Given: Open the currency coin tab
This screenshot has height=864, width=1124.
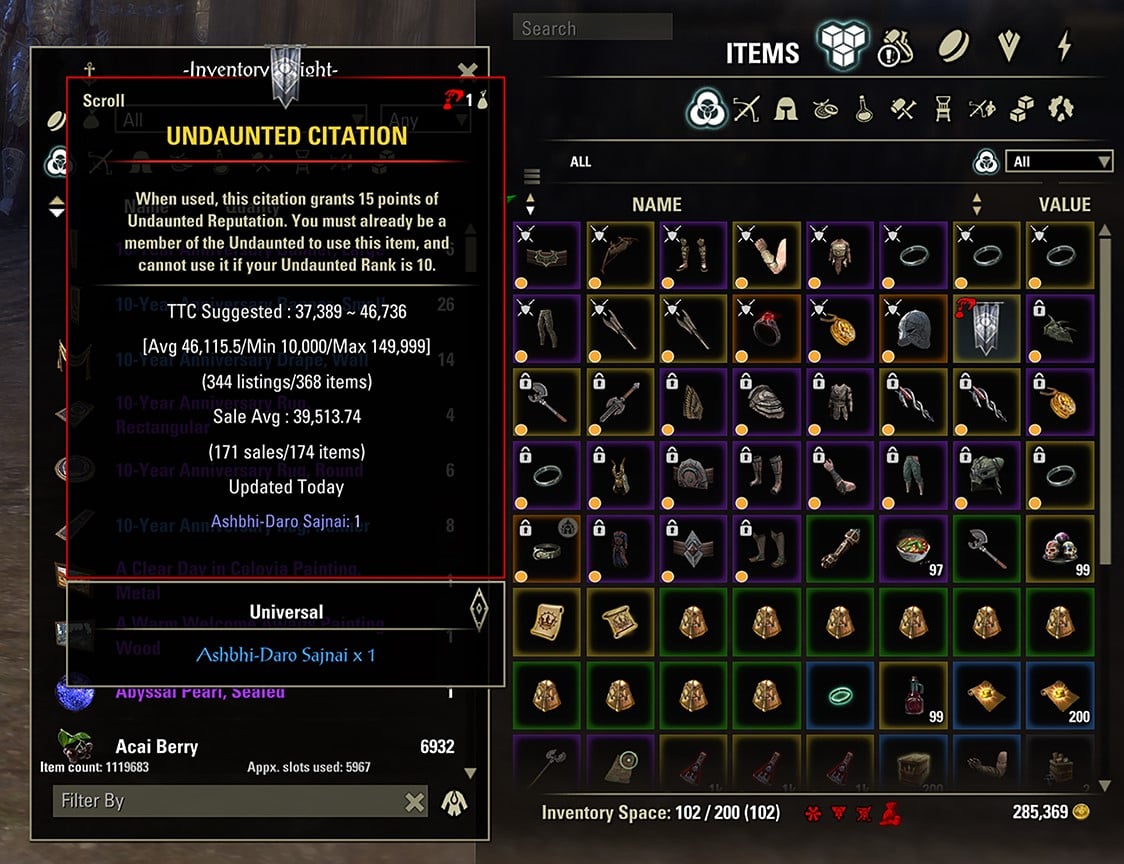Looking at the screenshot, I should click(951, 46).
